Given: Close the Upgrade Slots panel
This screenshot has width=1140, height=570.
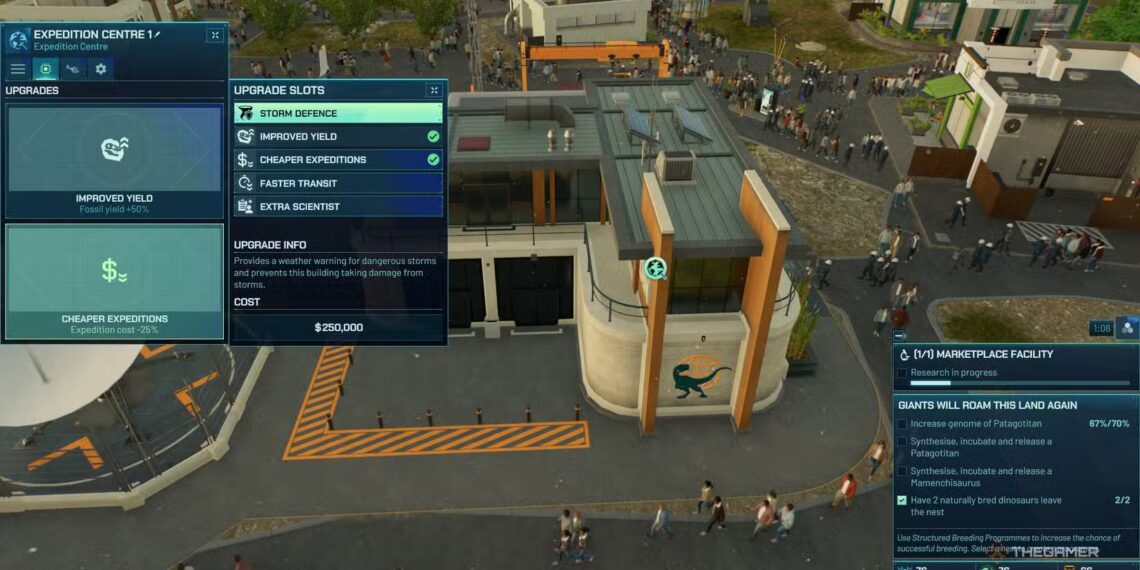Looking at the screenshot, I should pyautogui.click(x=434, y=90).
